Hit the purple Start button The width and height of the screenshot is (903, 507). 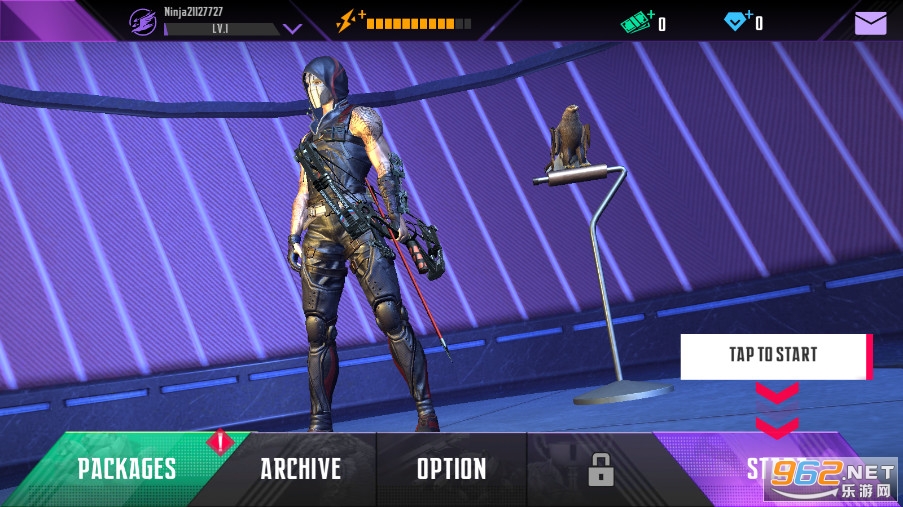tap(770, 468)
